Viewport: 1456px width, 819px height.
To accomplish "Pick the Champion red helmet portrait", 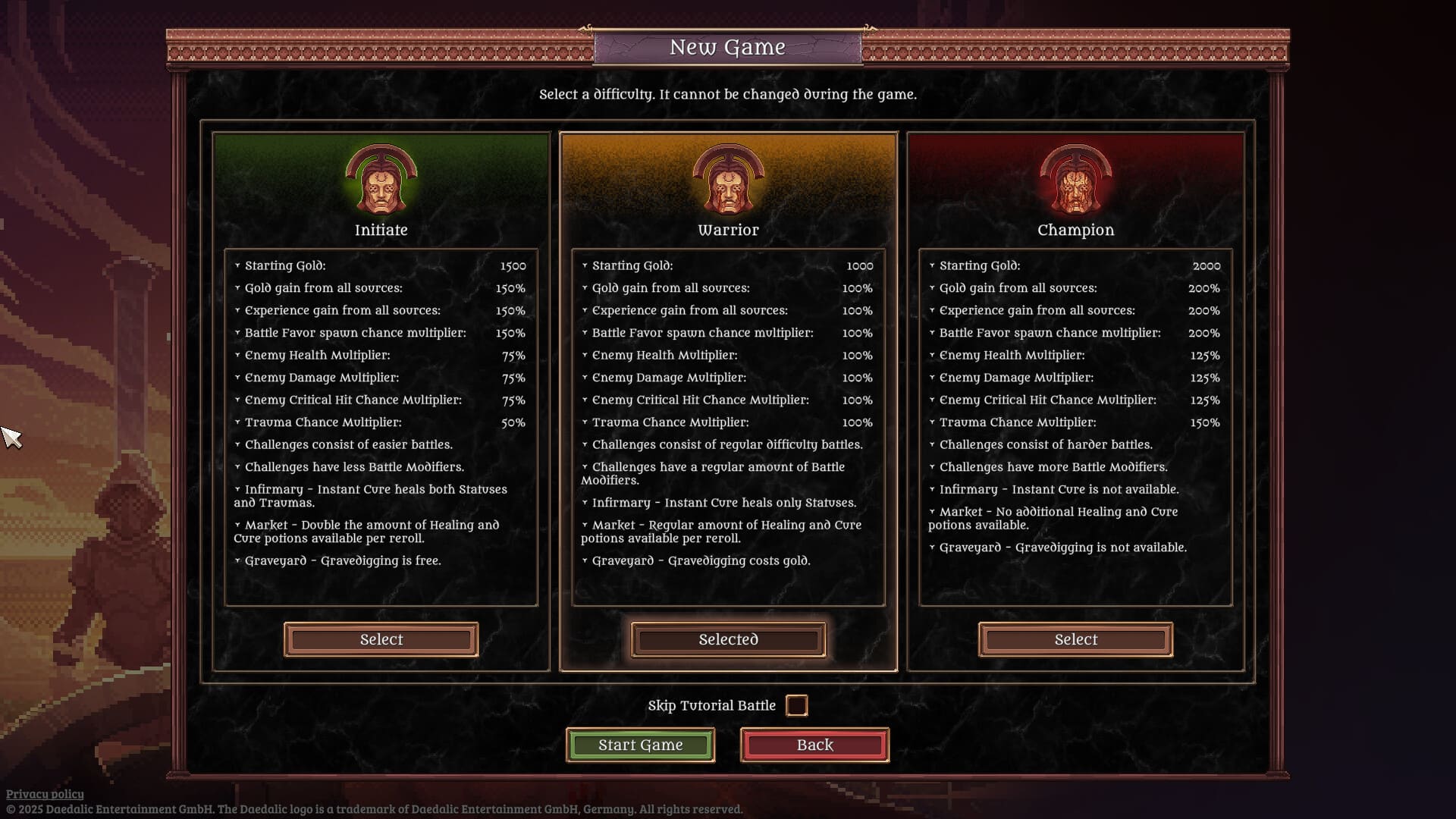I will 1075,180.
